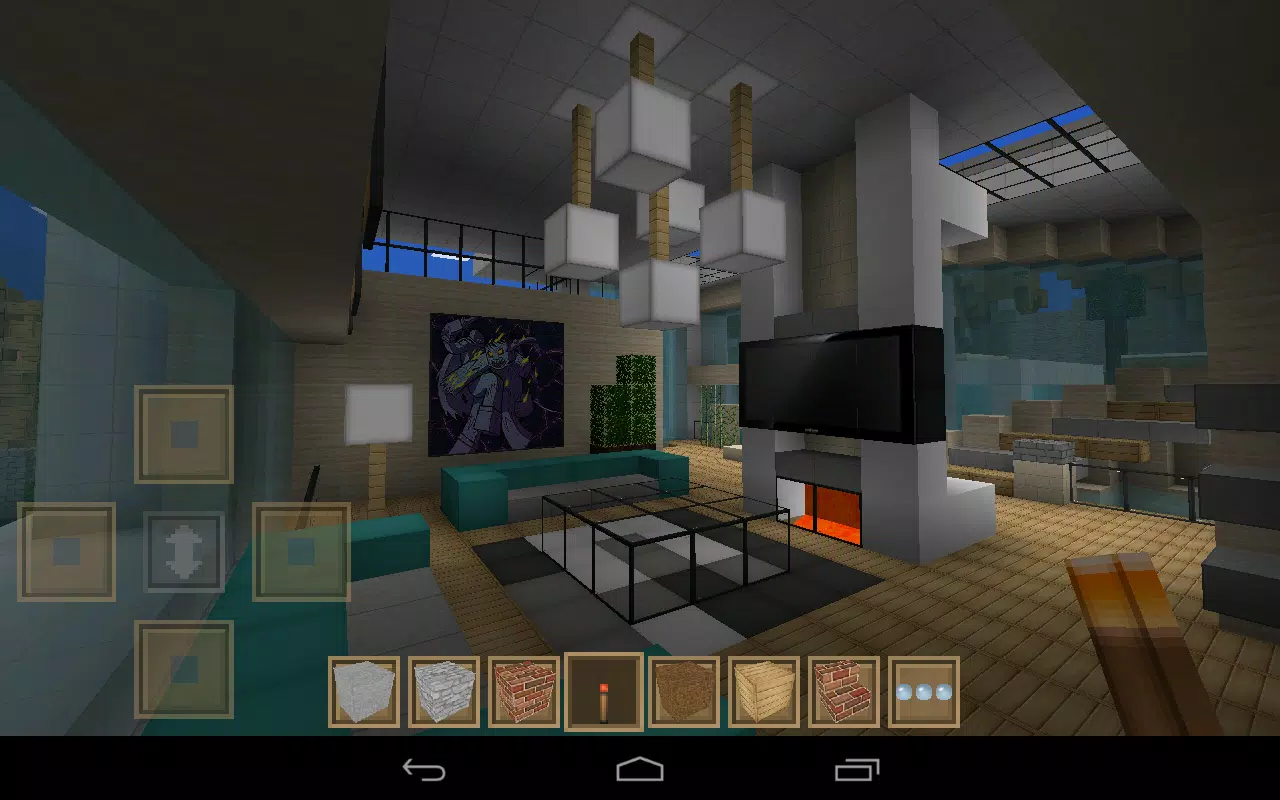
Task: Select the snowballs in the last hotbar slot
Action: pyautogui.click(x=926, y=690)
